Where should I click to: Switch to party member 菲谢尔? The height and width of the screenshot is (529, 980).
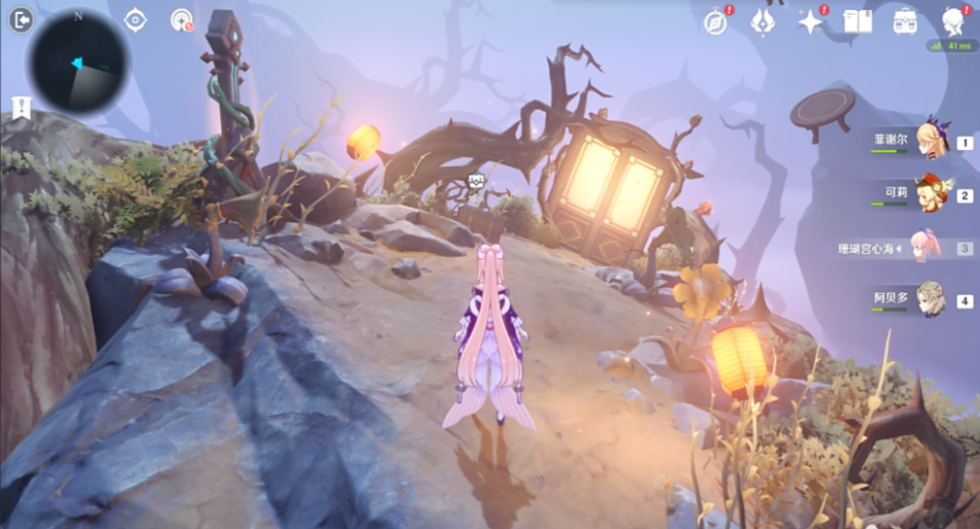coord(932,141)
